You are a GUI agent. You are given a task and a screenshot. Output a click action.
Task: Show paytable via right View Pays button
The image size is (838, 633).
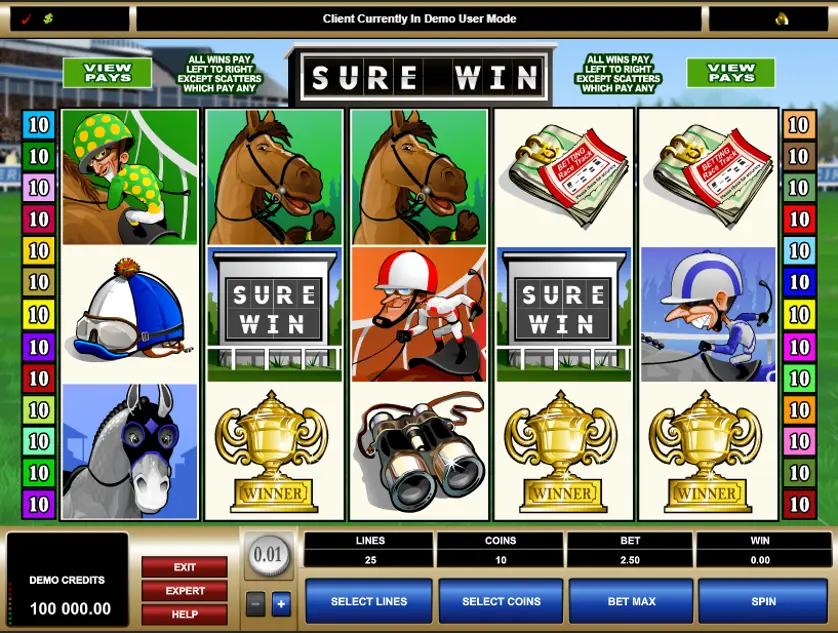coord(731,72)
